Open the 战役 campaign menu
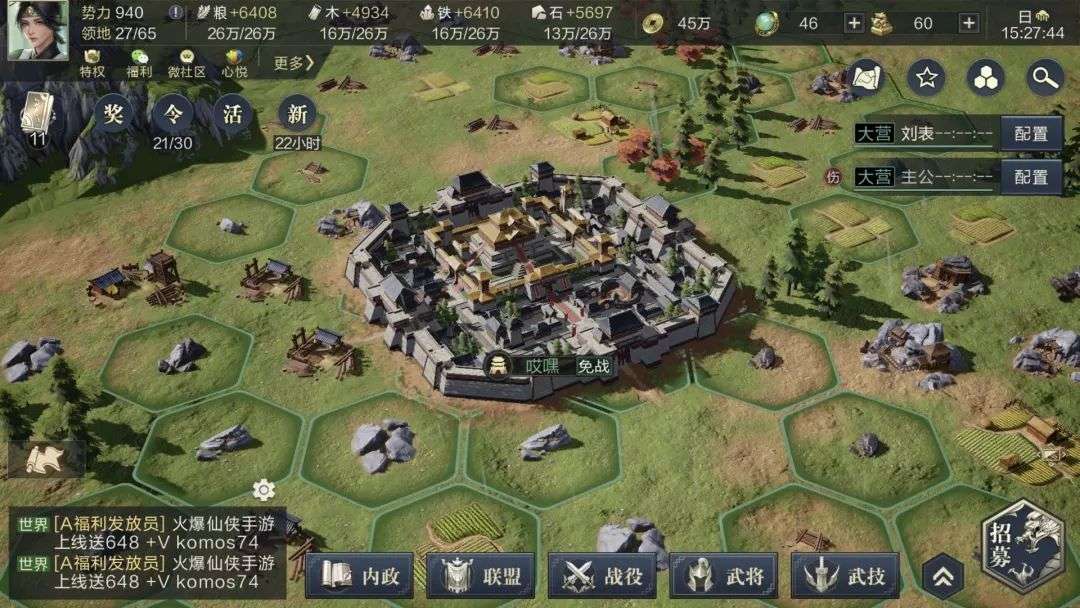The width and height of the screenshot is (1080, 608). 602,575
